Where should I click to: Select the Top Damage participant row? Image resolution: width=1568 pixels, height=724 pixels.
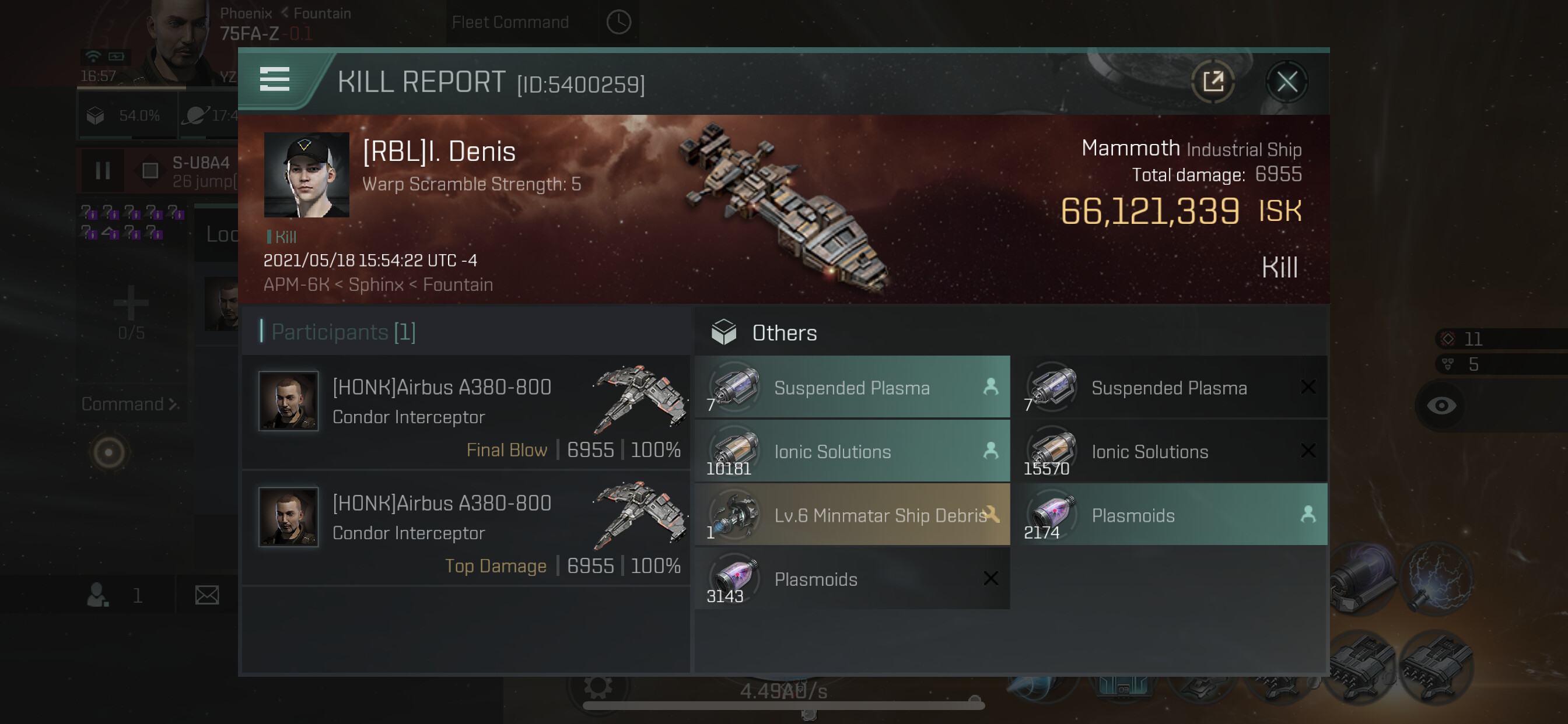coord(466,528)
